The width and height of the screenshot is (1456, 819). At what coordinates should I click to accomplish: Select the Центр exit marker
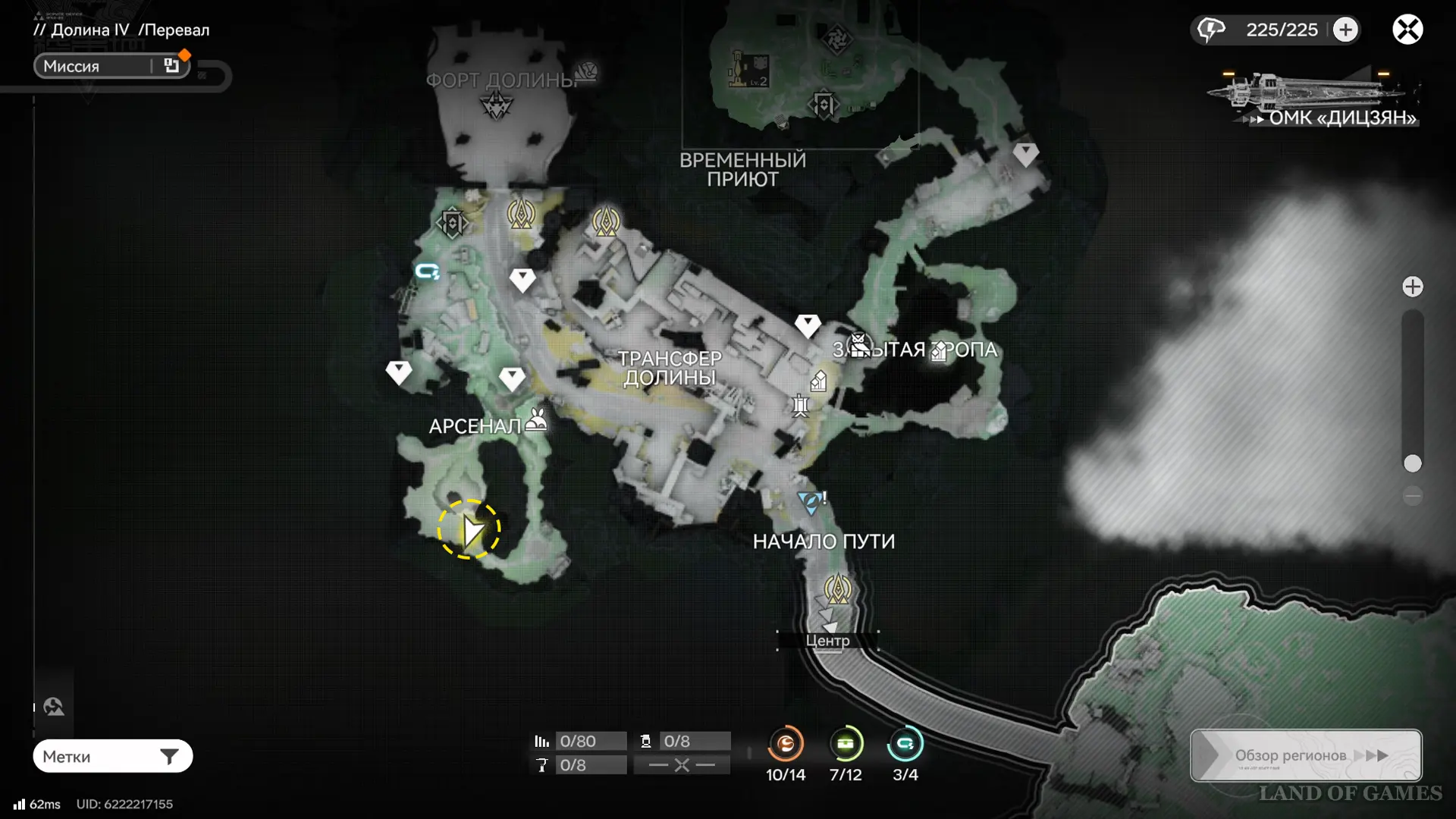point(827,641)
